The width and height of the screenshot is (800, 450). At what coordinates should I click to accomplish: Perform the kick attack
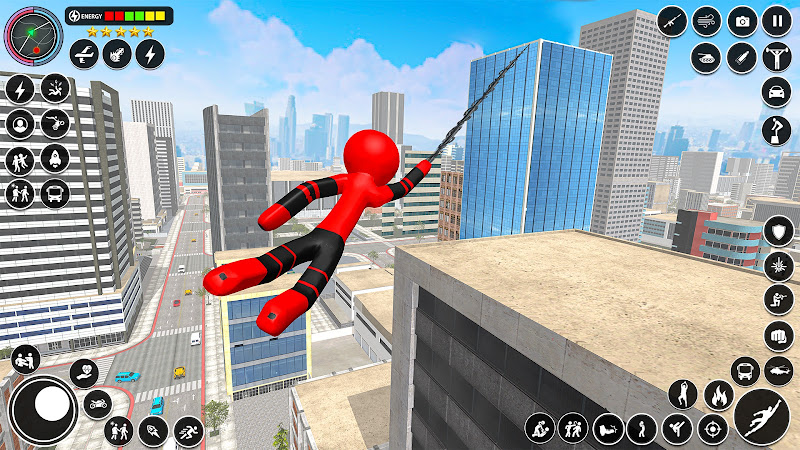(677, 430)
